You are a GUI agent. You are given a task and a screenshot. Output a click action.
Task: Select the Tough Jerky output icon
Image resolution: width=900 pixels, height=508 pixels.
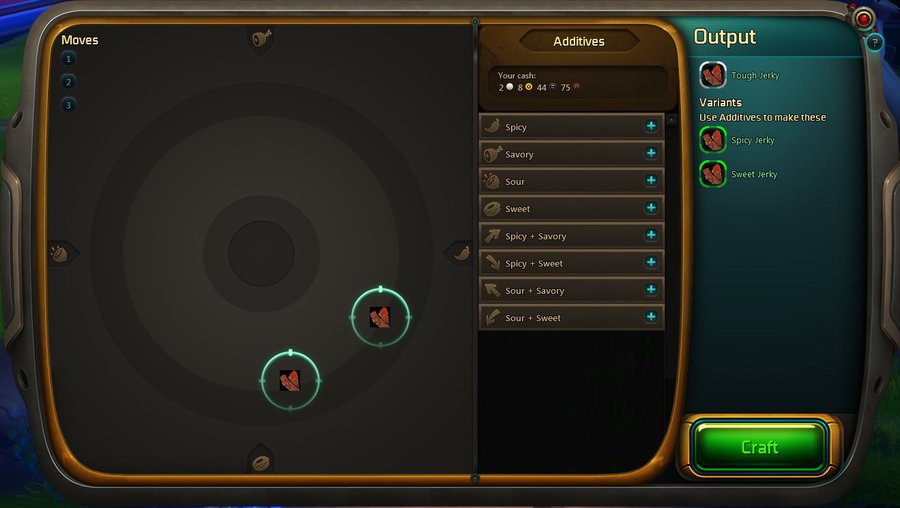point(713,75)
